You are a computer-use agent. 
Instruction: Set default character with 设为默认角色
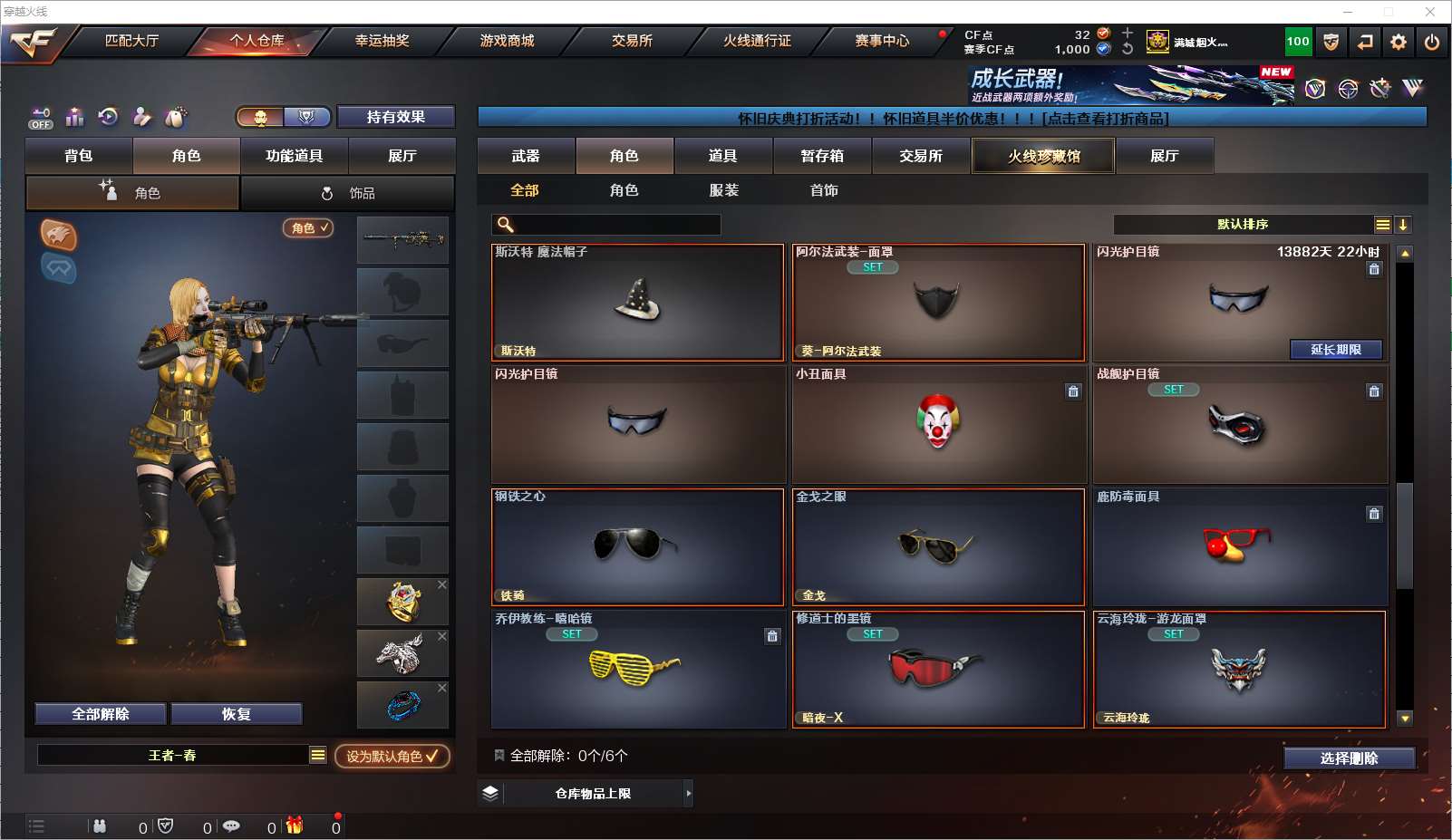tap(392, 756)
